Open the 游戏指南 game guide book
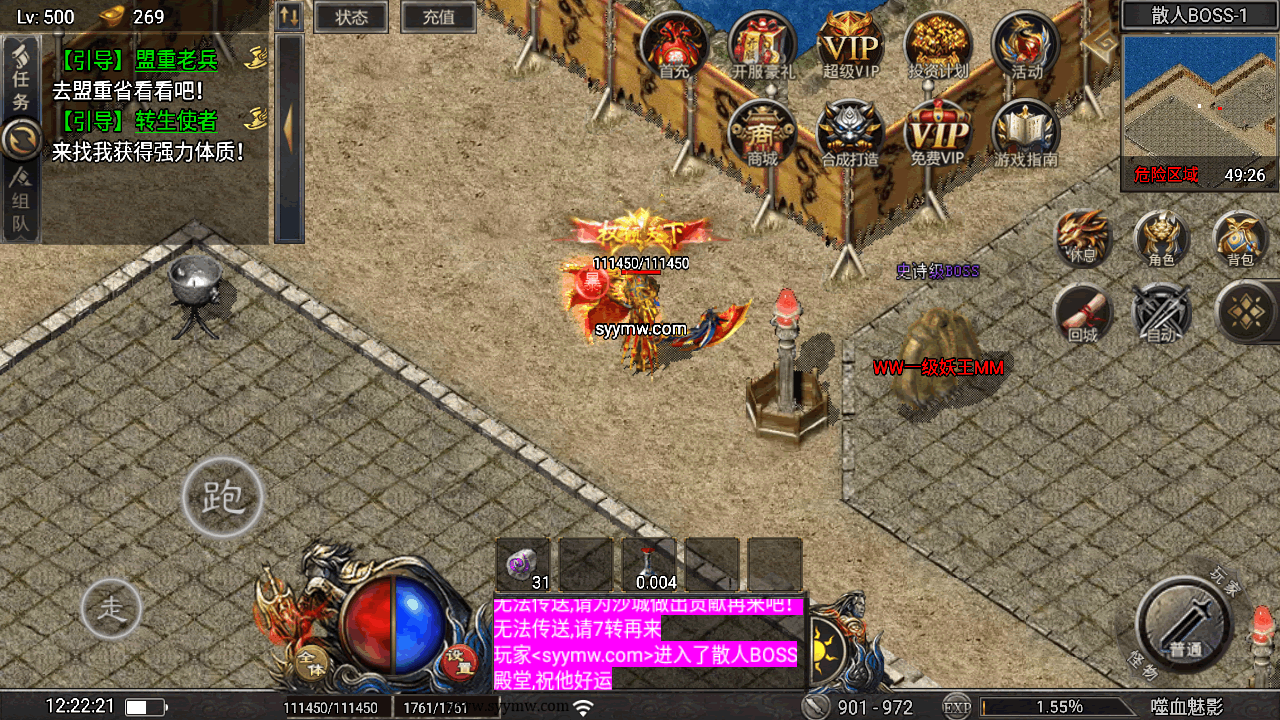 pyautogui.click(x=1026, y=133)
